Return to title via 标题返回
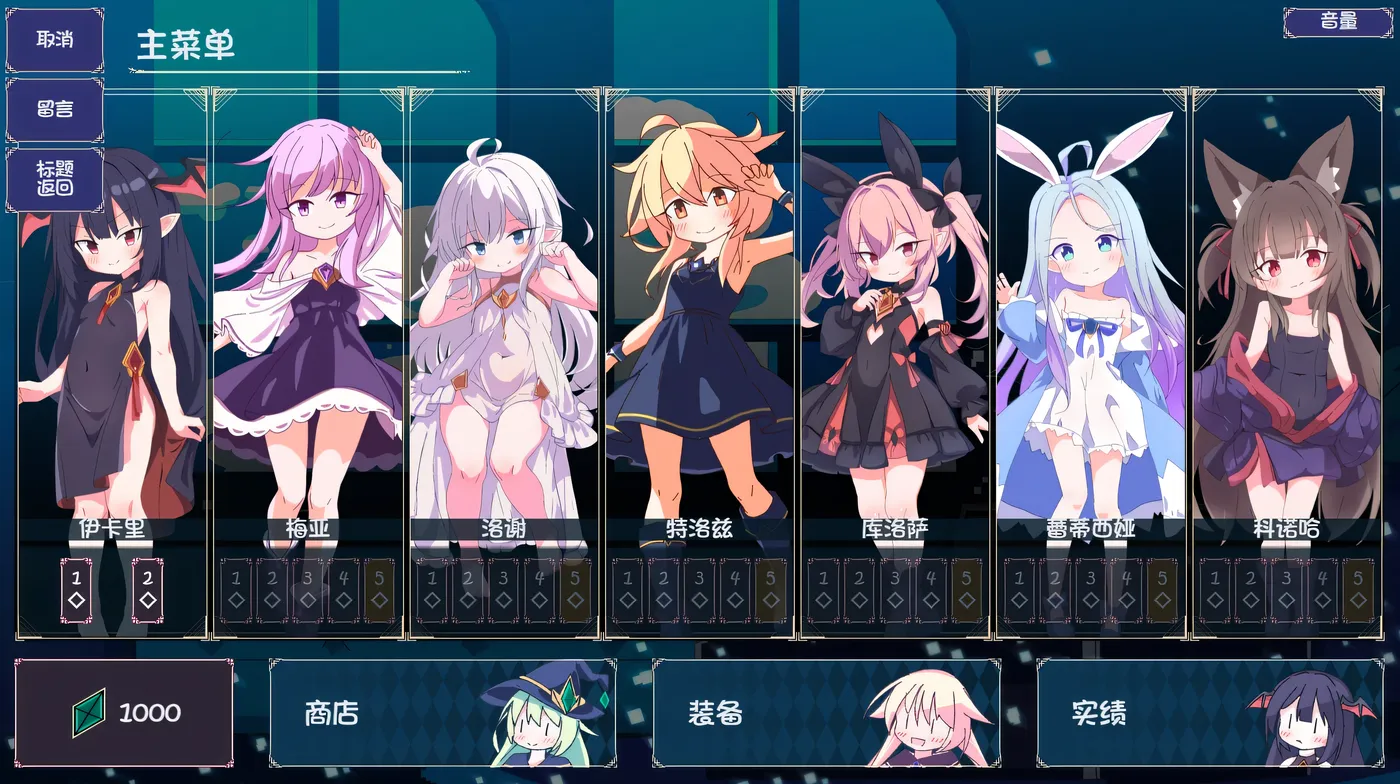The image size is (1400, 784). pyautogui.click(x=55, y=178)
